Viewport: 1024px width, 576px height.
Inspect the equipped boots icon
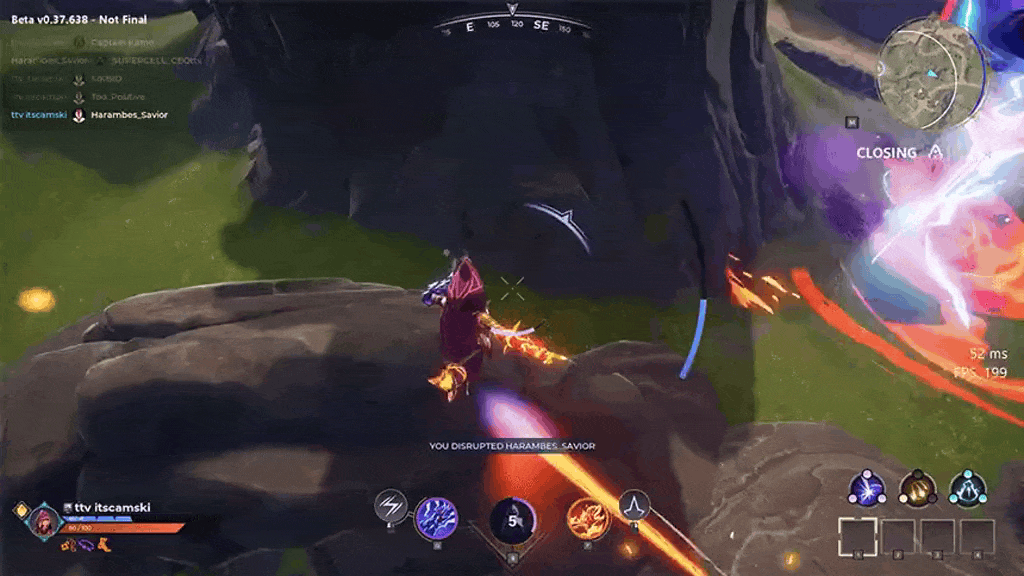click(x=104, y=546)
